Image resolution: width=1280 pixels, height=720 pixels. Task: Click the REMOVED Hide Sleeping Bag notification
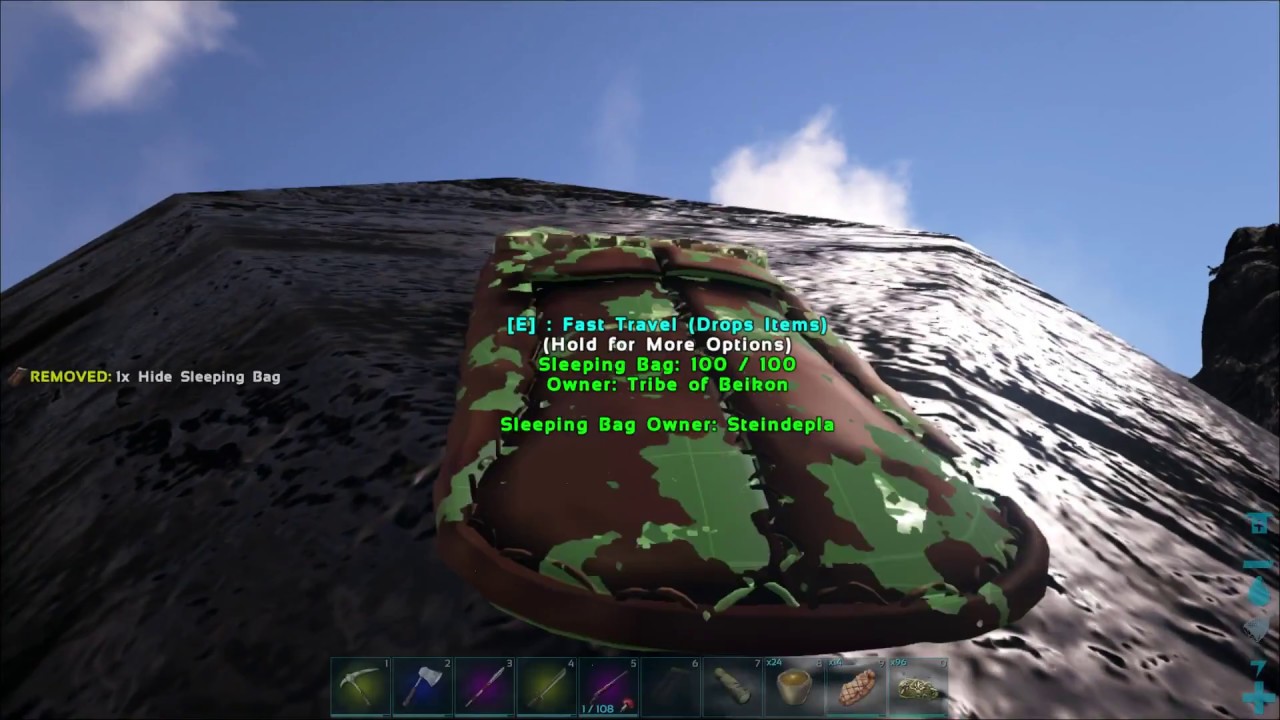click(x=148, y=377)
